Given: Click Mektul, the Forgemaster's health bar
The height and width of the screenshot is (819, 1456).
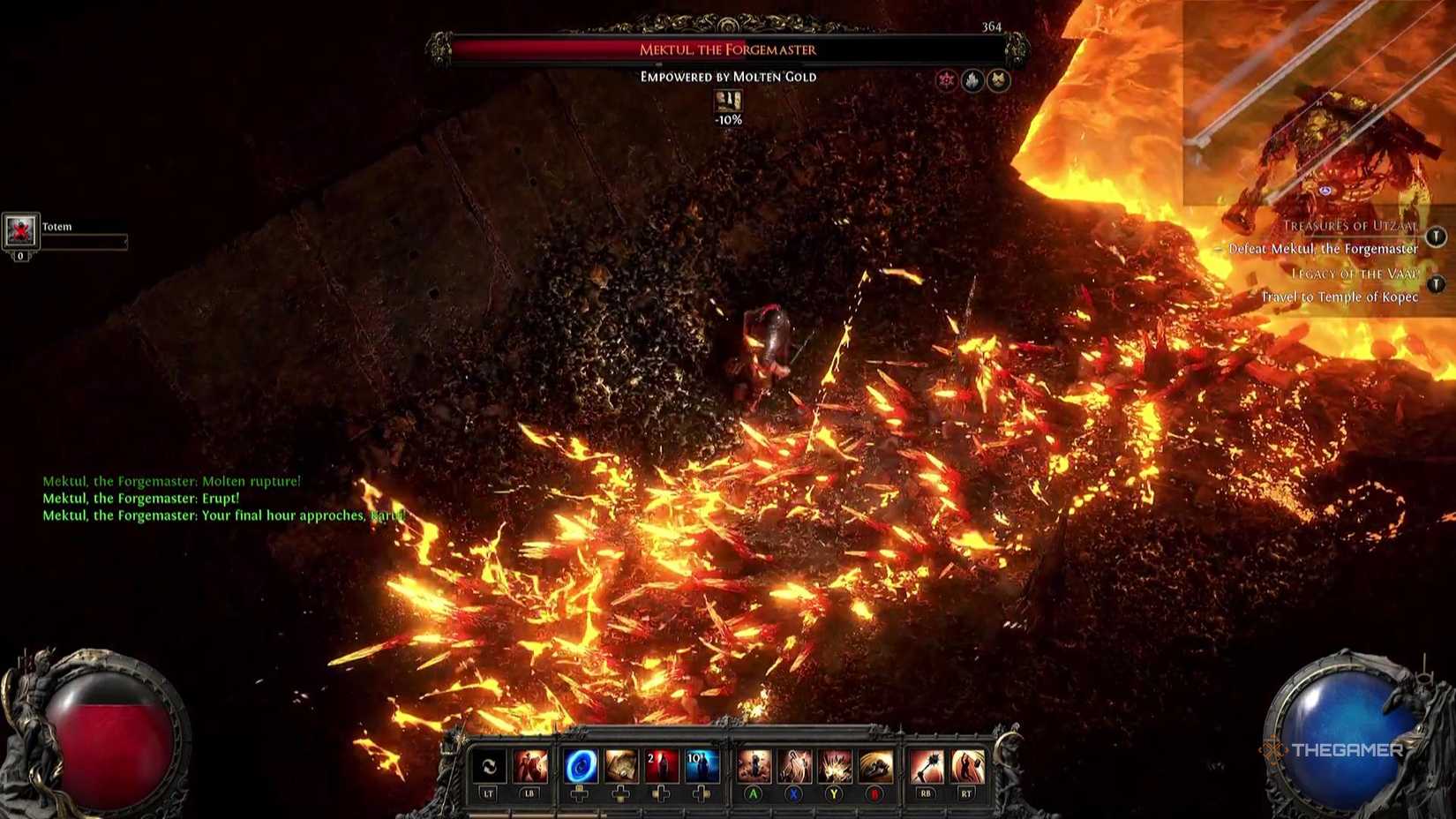Looking at the screenshot, I should point(728,50).
